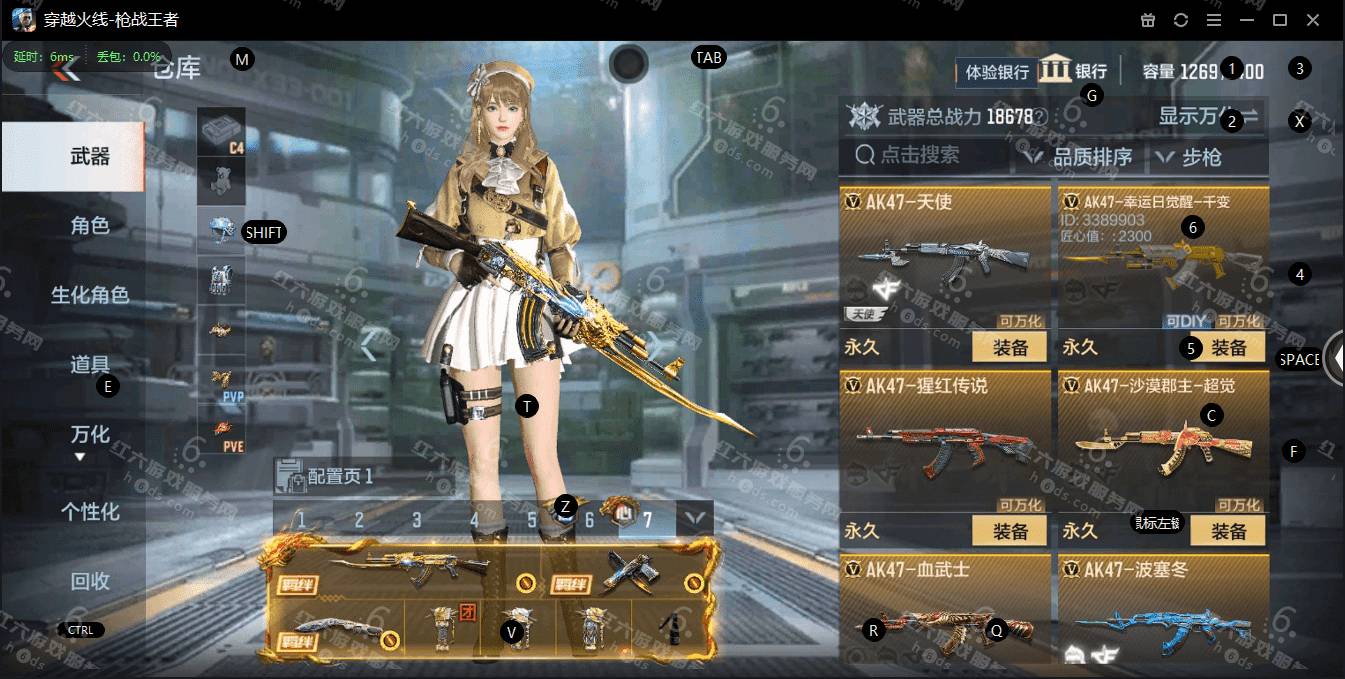Open the 回收 section

tap(89, 582)
